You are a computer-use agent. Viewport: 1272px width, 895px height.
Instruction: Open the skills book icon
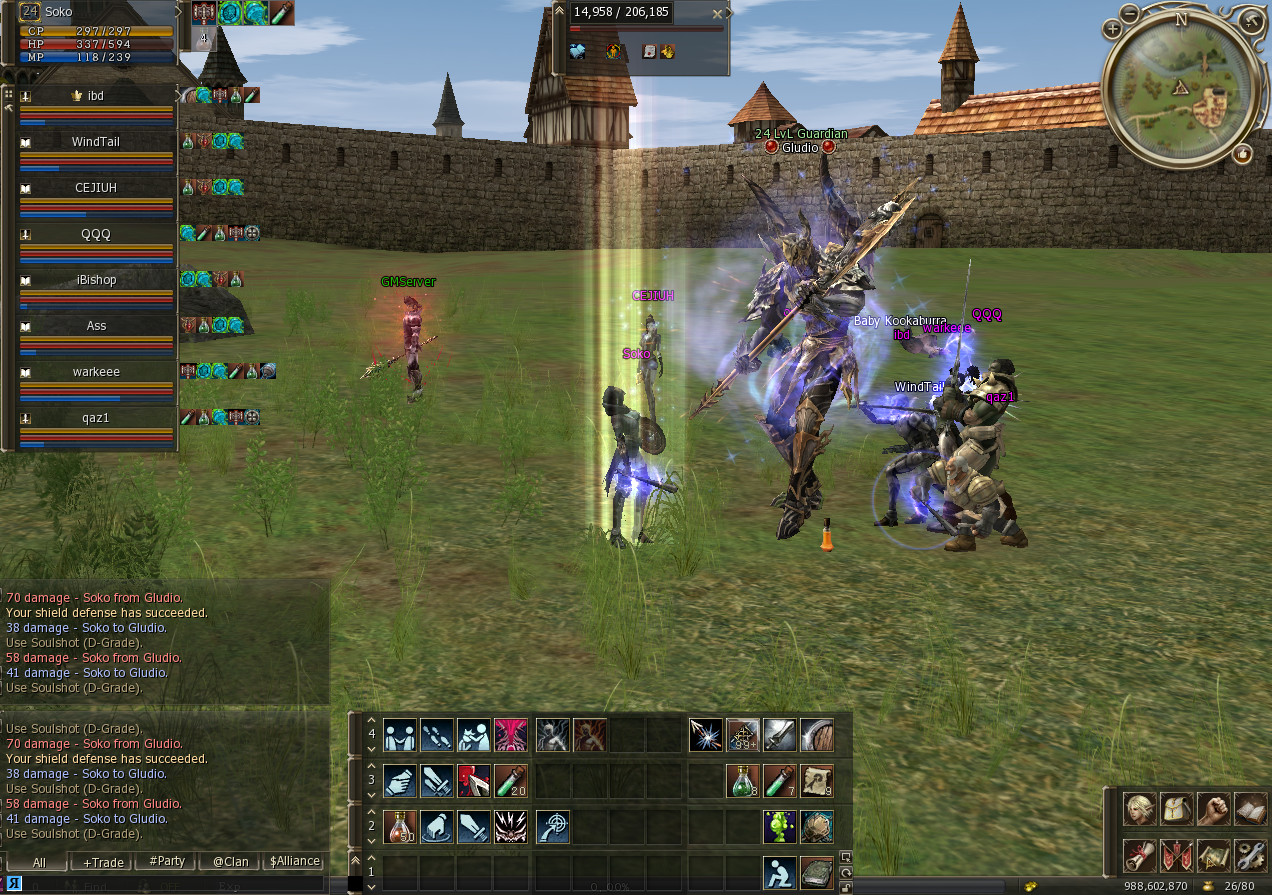tap(1250, 809)
